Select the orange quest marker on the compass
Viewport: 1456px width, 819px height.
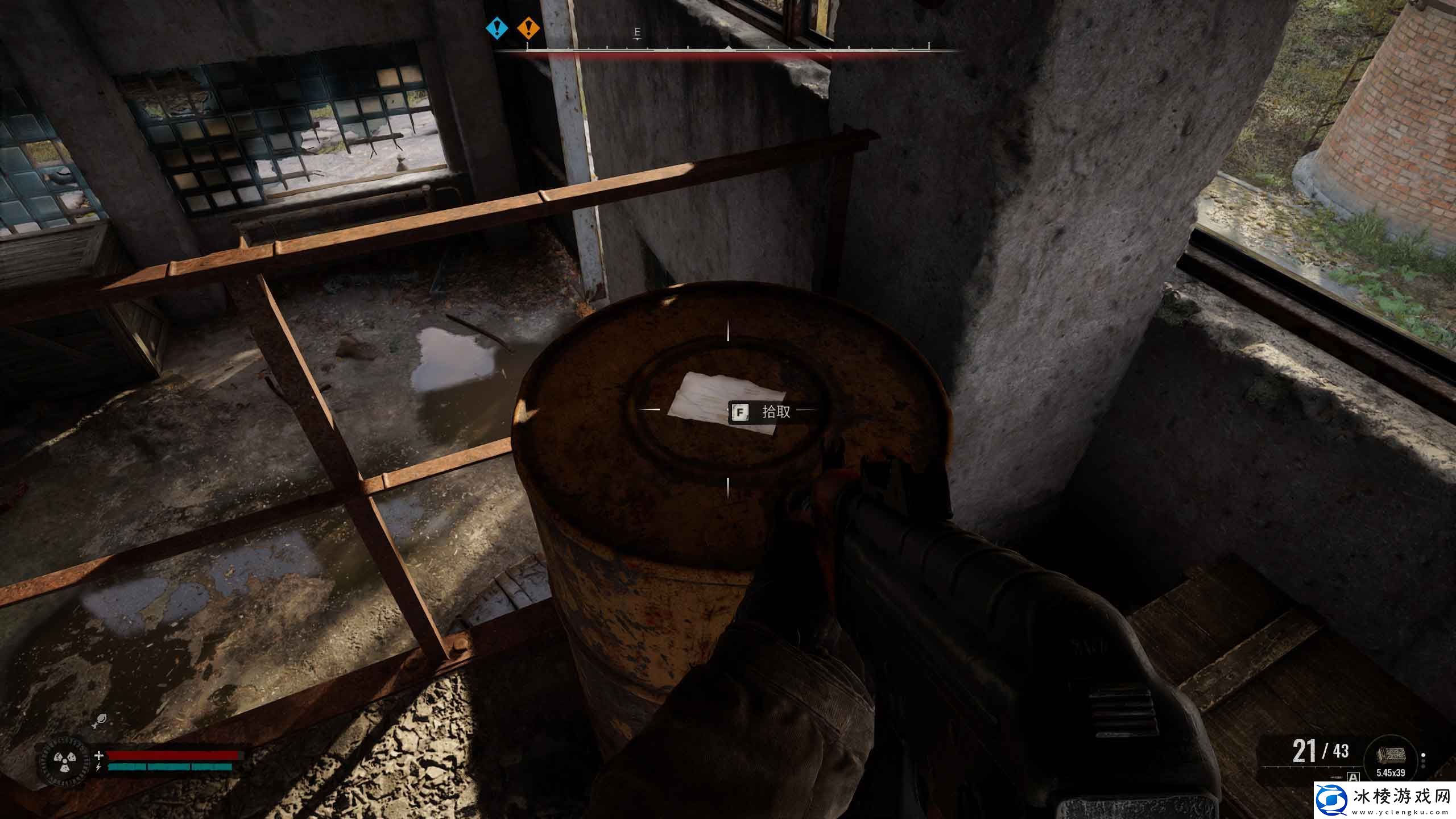pos(529,27)
